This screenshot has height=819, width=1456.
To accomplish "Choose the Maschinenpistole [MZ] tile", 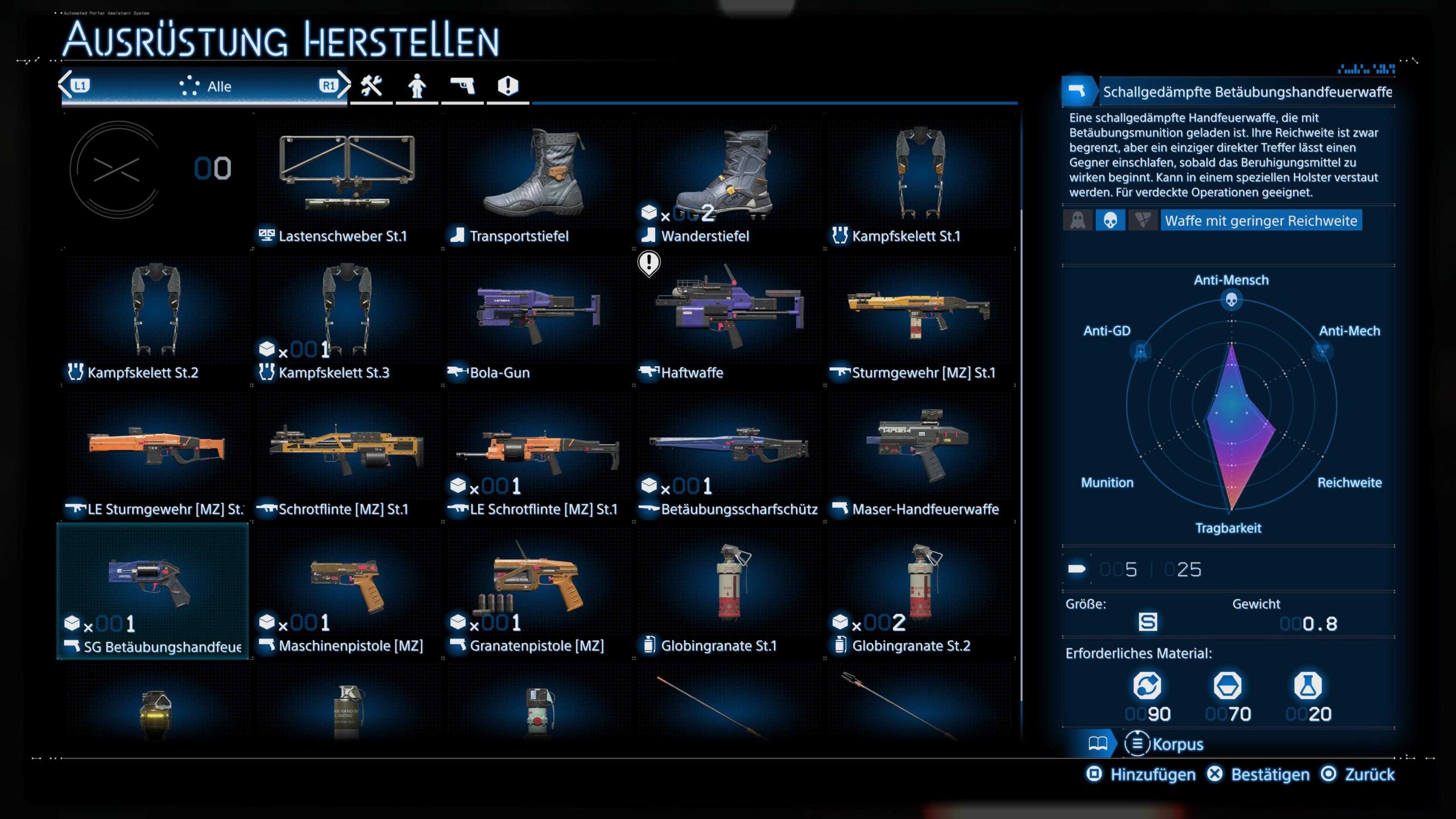I will pos(347,591).
